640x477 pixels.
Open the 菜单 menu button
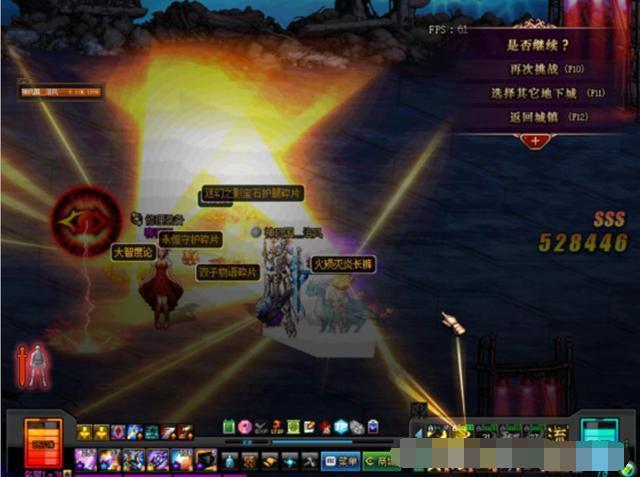coord(343,461)
